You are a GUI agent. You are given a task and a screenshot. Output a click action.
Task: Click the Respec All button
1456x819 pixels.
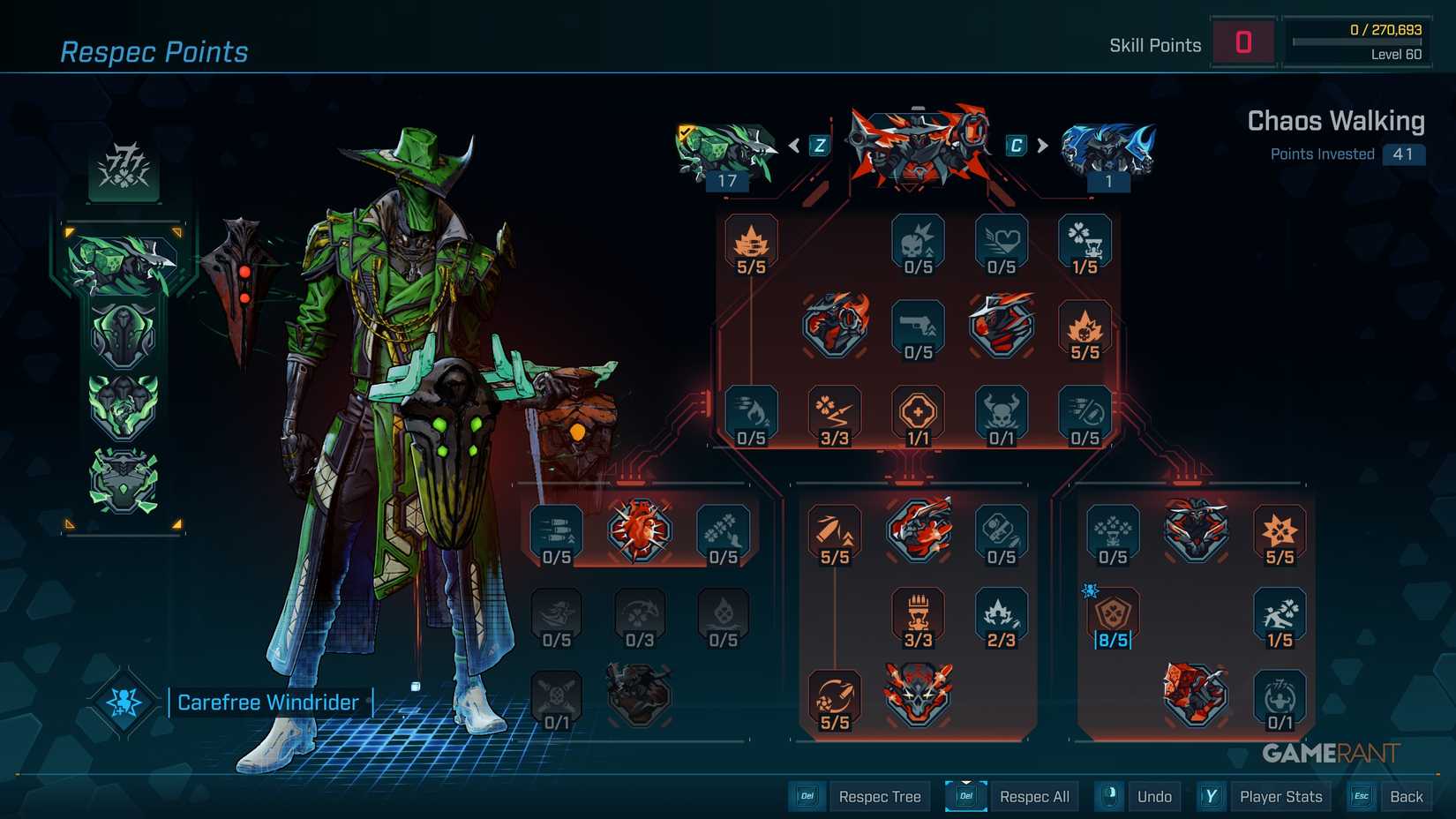point(1034,796)
